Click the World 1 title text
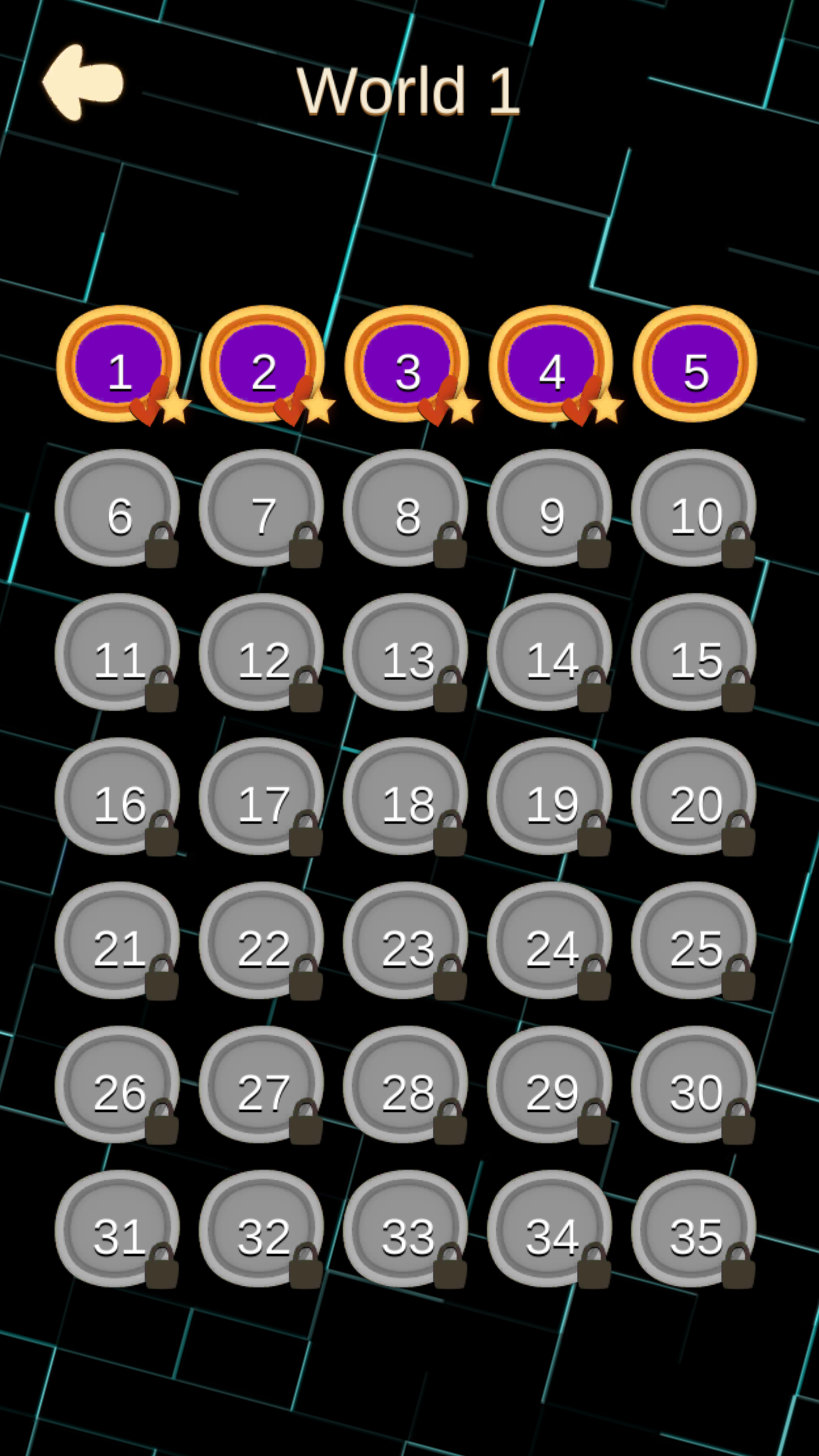819x1456 pixels. [x=409, y=91]
